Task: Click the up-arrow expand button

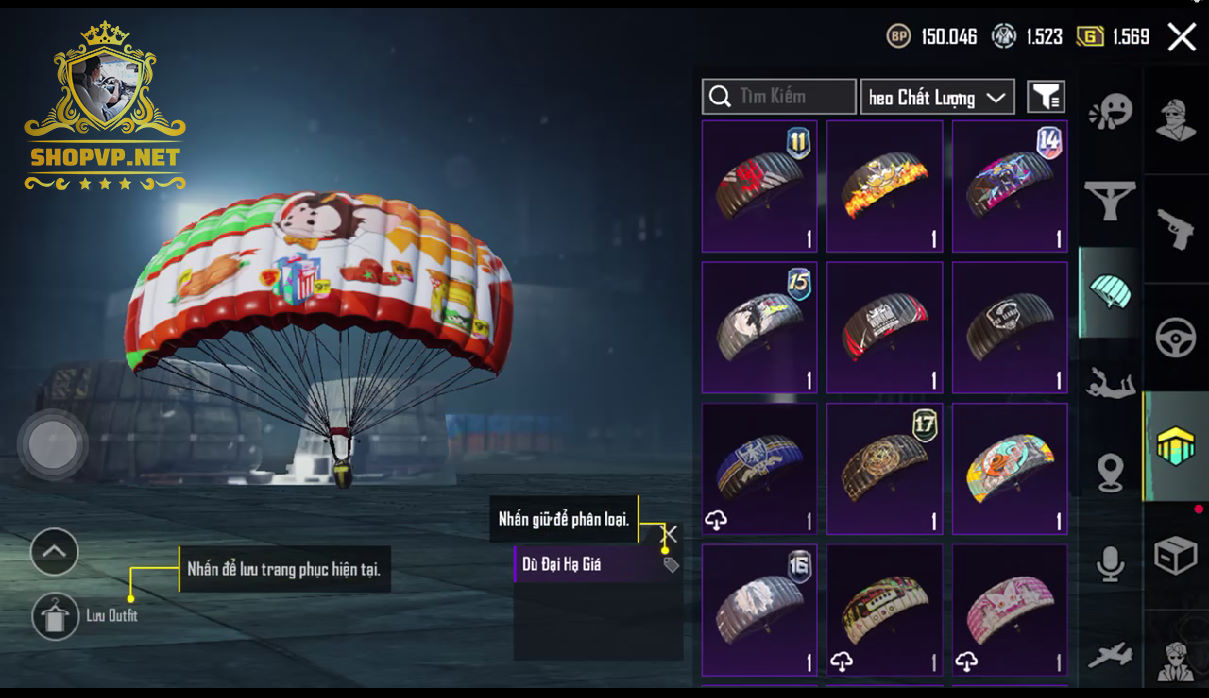Action: pos(55,551)
